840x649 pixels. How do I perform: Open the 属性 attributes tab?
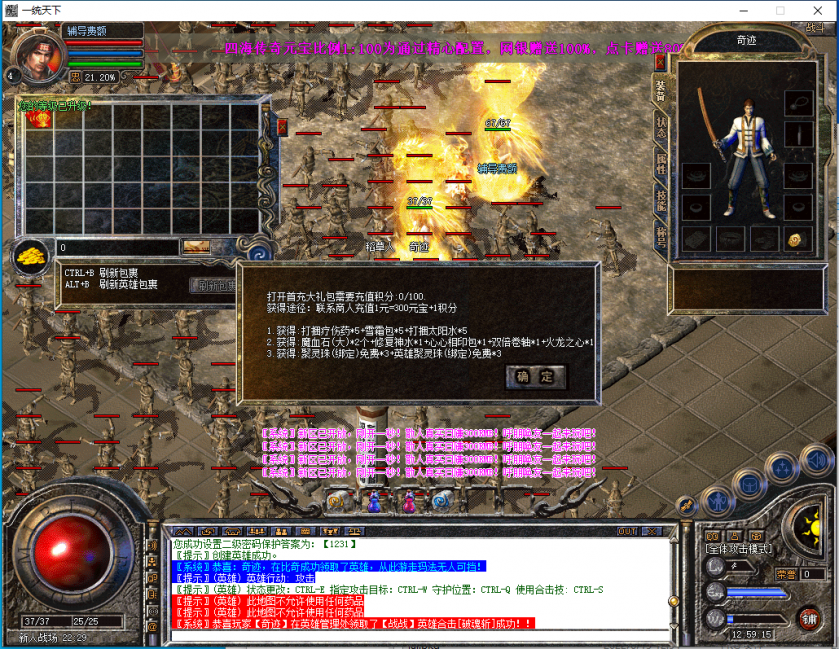[661, 163]
